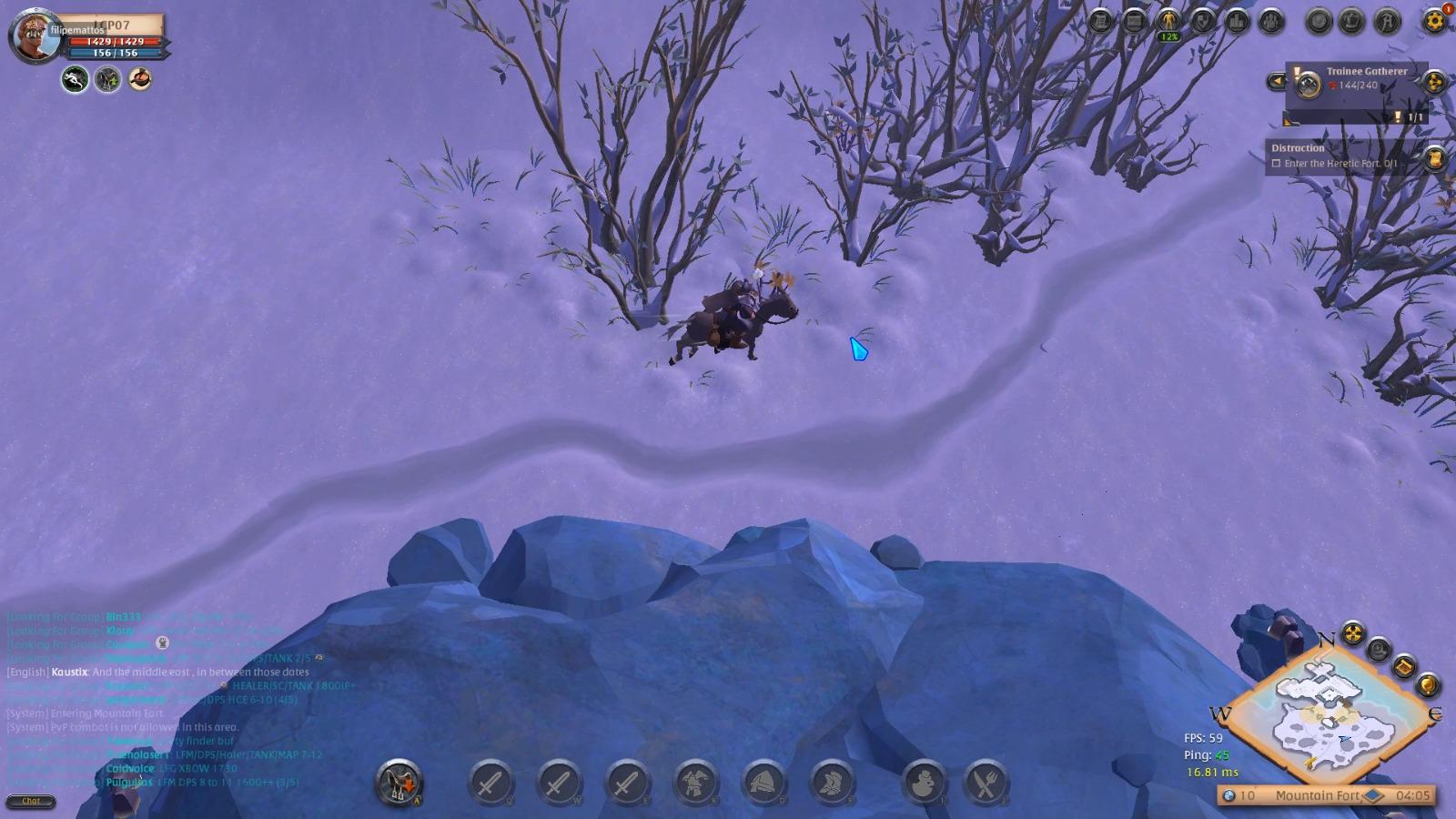This screenshot has width=1456, height=819.
Task: Collapse the Trainee Gatherer tracker with its arrow
Action: pyautogui.click(x=1277, y=80)
